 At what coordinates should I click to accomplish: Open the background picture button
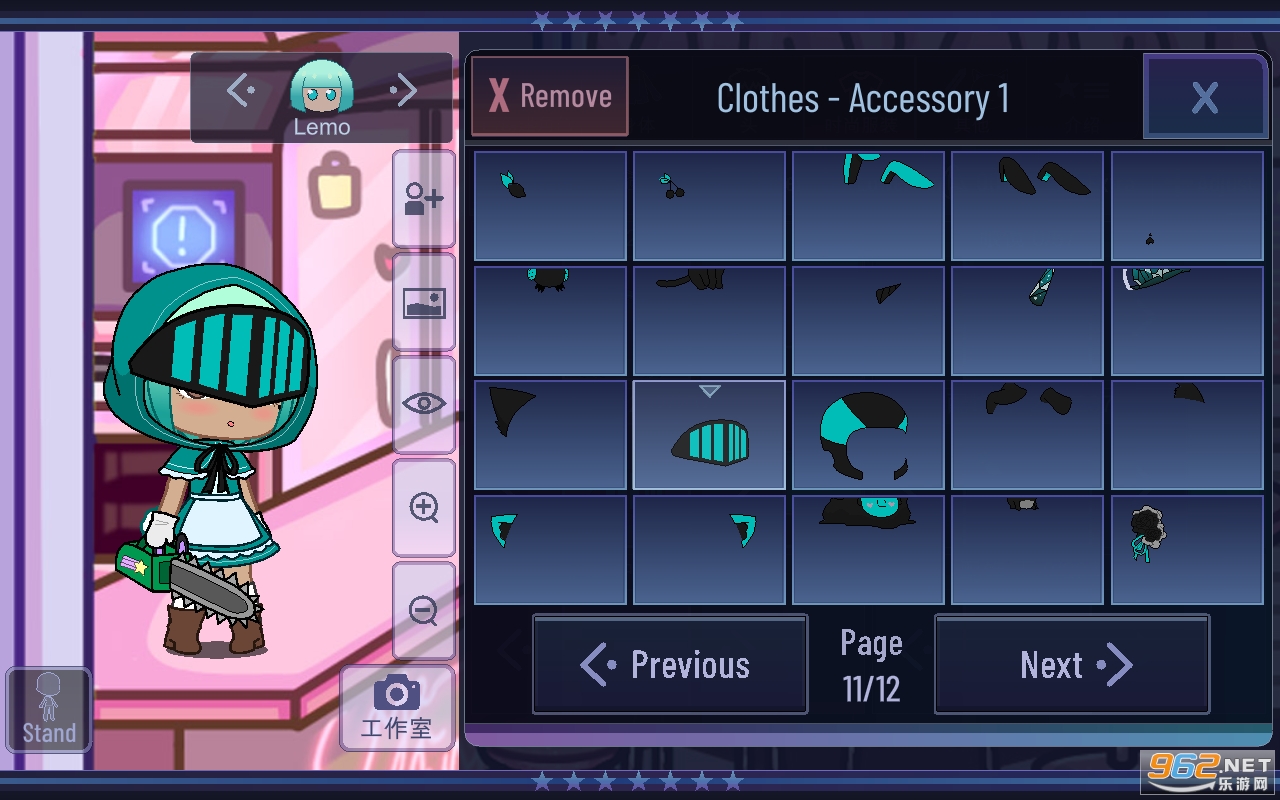[x=424, y=302]
